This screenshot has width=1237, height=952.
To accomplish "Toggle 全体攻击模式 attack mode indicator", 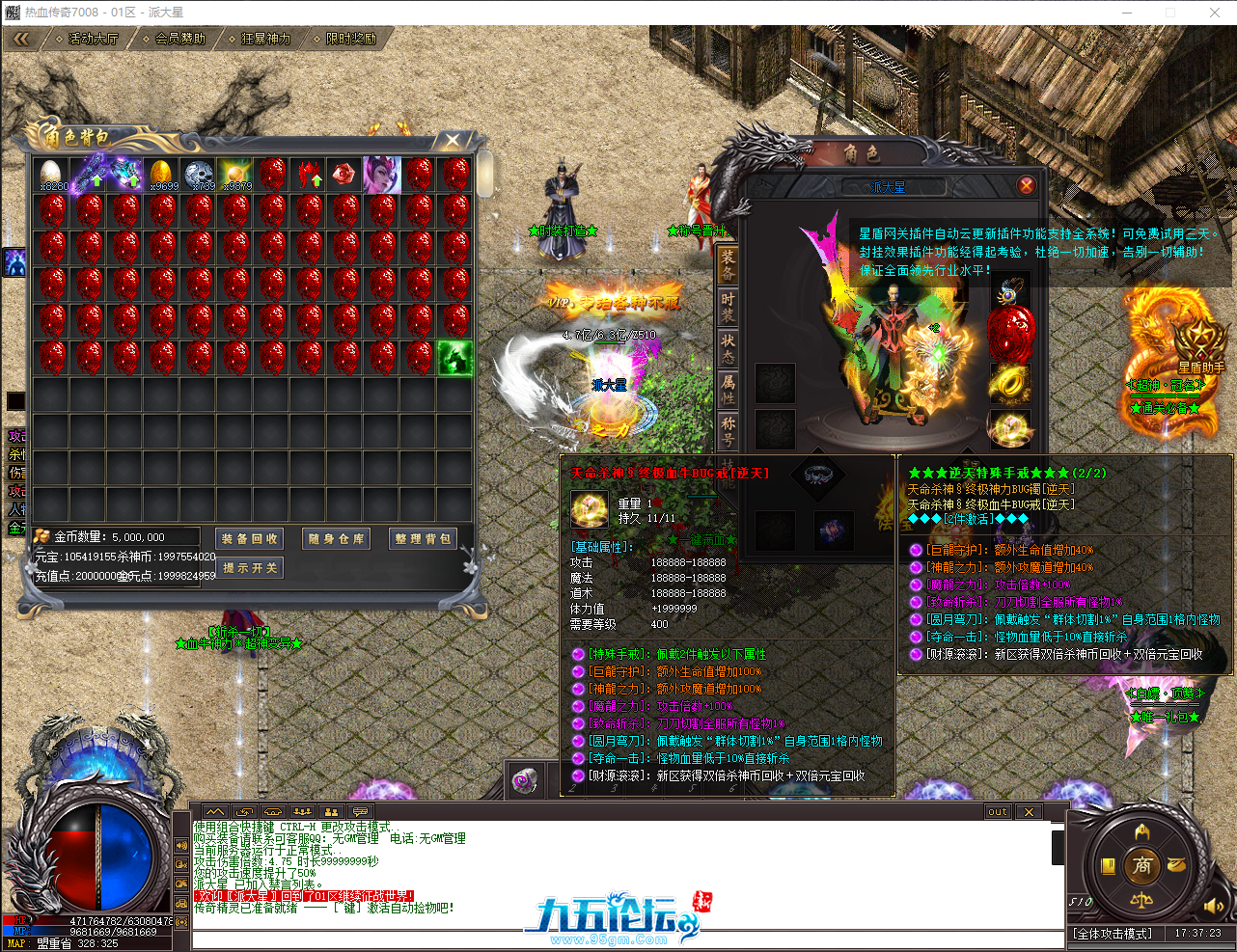I will (1113, 934).
